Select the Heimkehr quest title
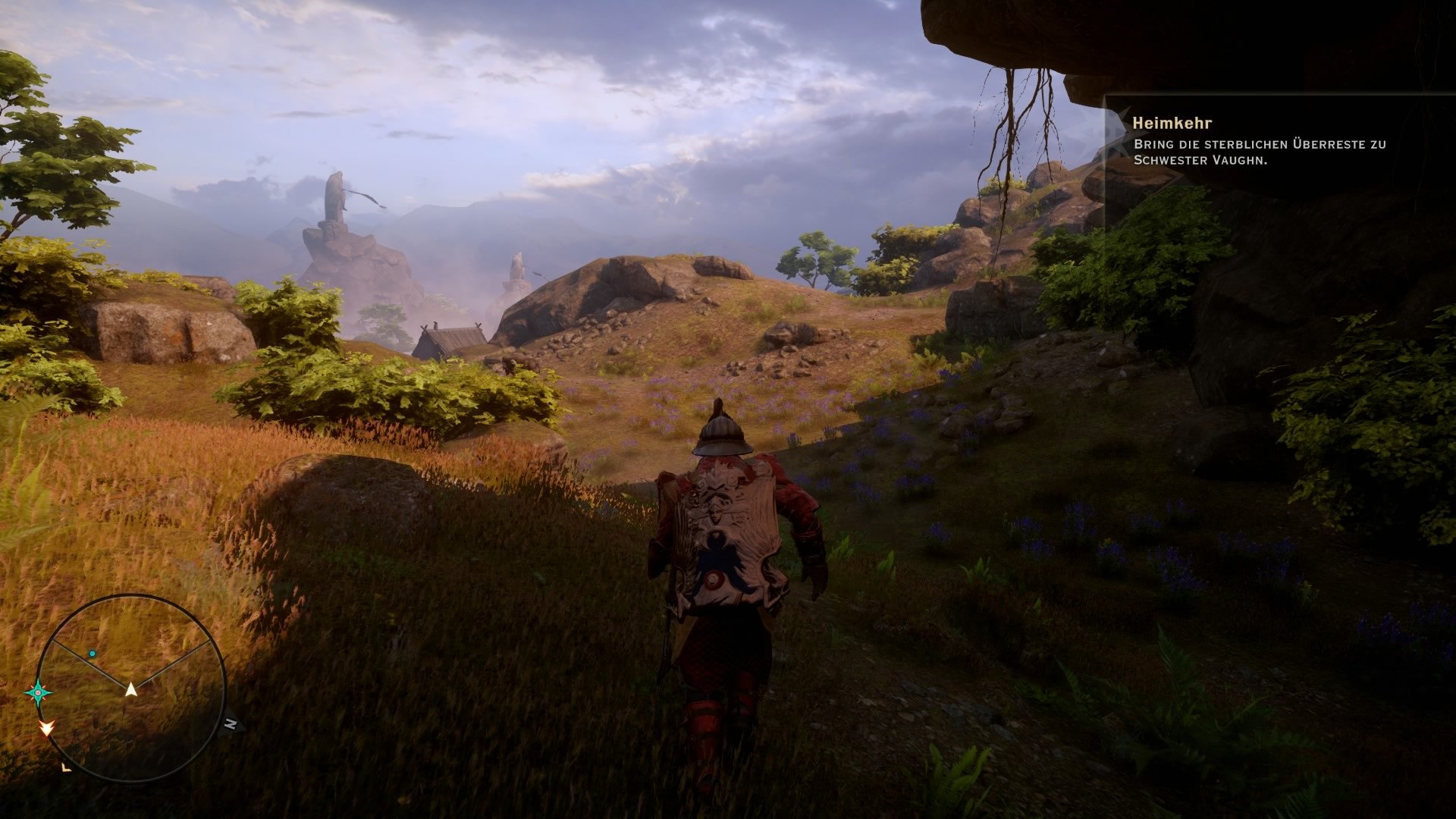This screenshot has width=1456, height=819. click(x=1172, y=121)
